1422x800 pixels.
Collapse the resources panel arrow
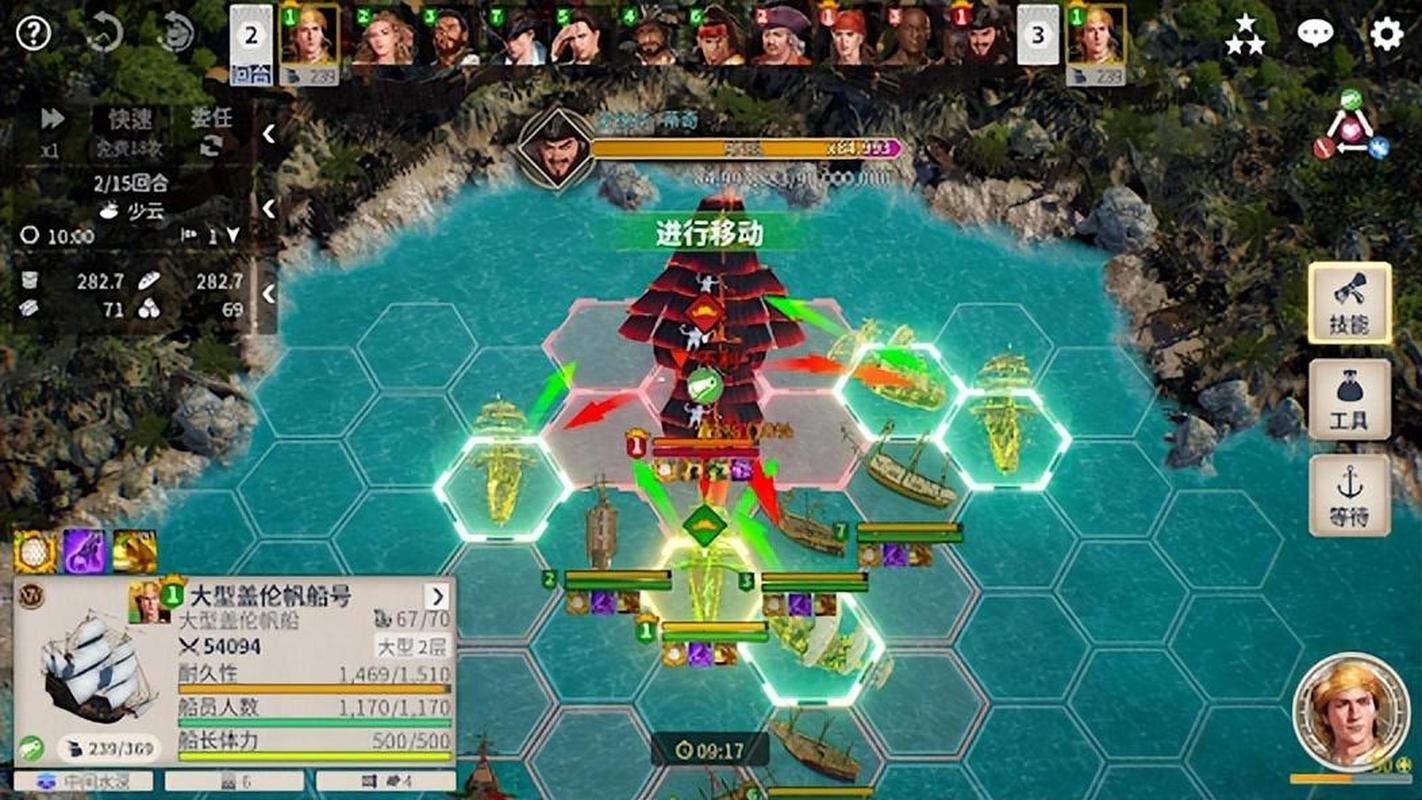[x=268, y=294]
